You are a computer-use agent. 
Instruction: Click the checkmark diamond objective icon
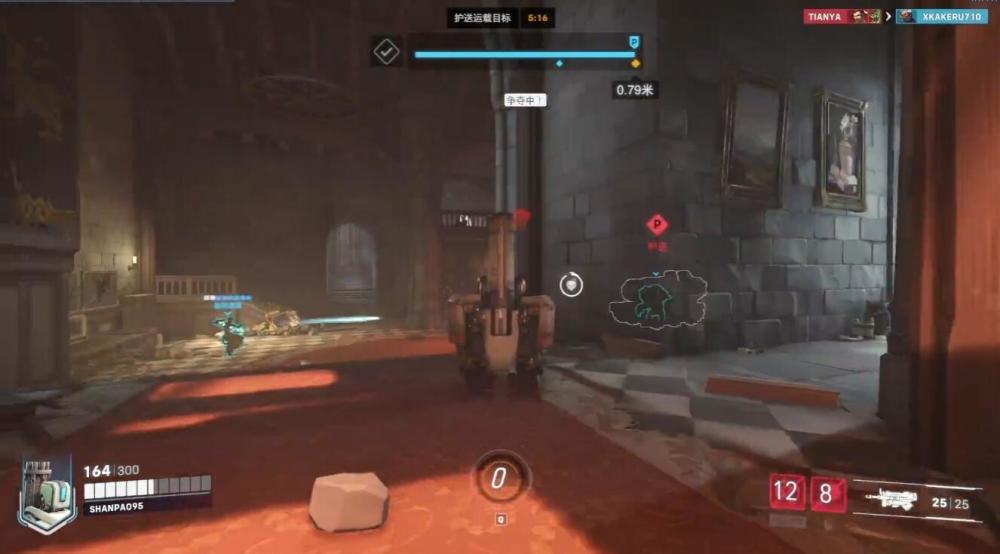click(386, 51)
